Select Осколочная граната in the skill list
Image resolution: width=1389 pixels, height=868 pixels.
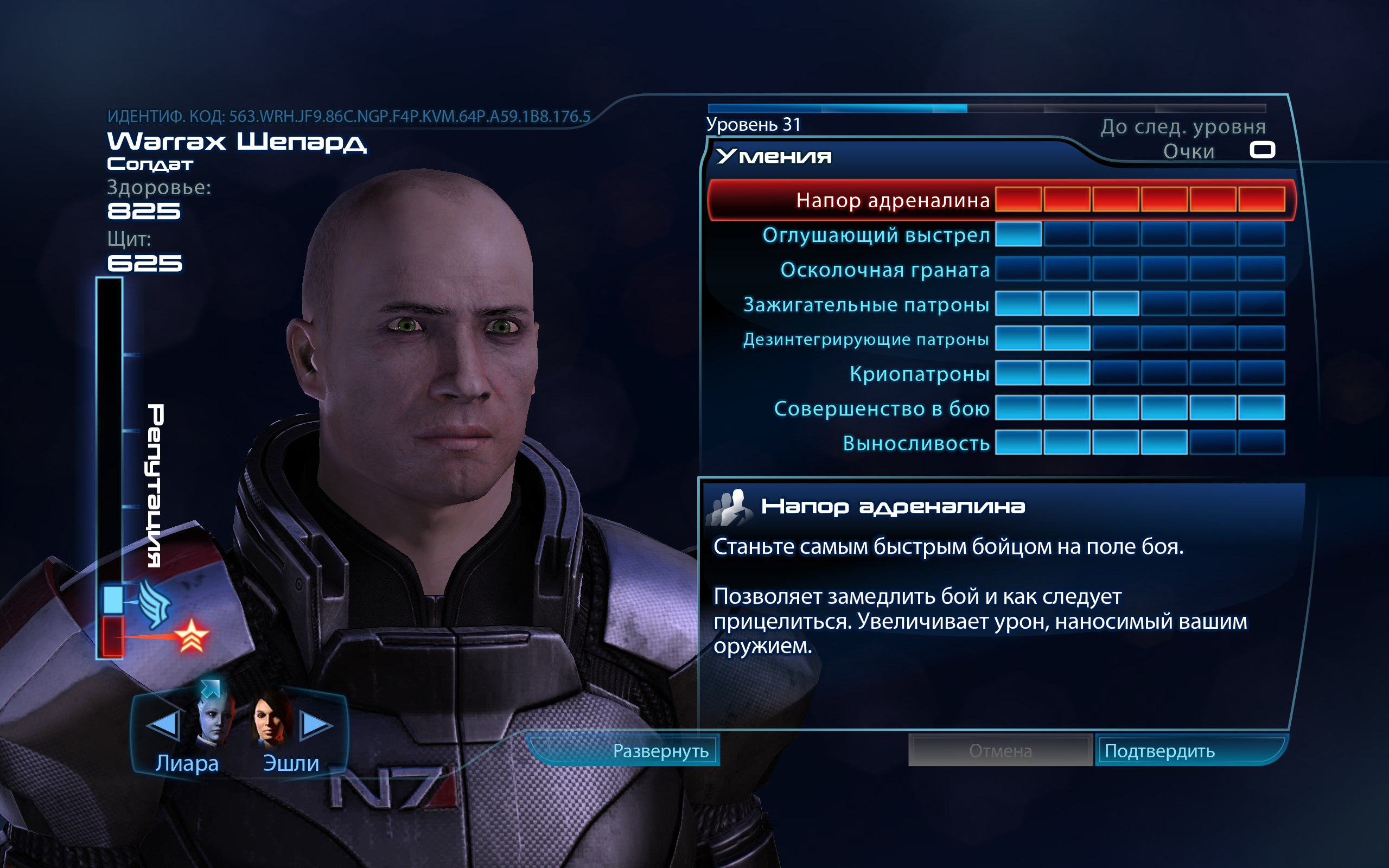tap(884, 270)
